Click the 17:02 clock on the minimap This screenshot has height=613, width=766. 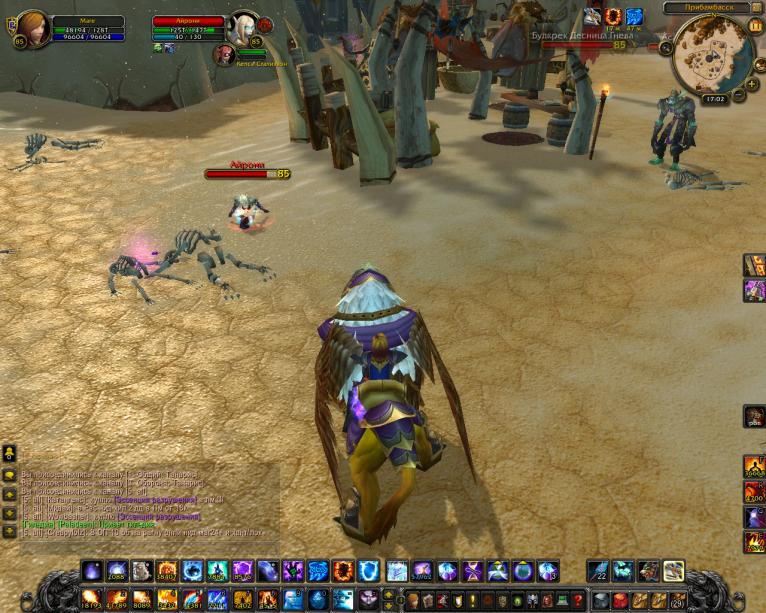tap(714, 99)
